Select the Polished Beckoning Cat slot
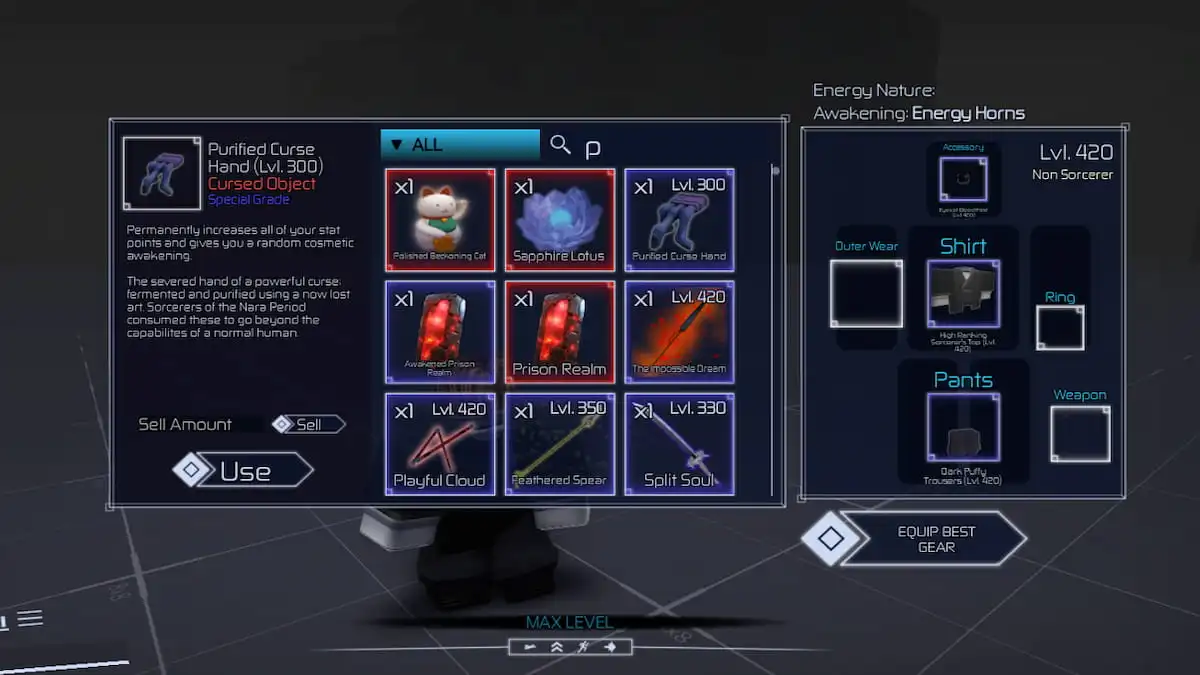Viewport: 1200px width, 675px height. pyautogui.click(x=440, y=220)
